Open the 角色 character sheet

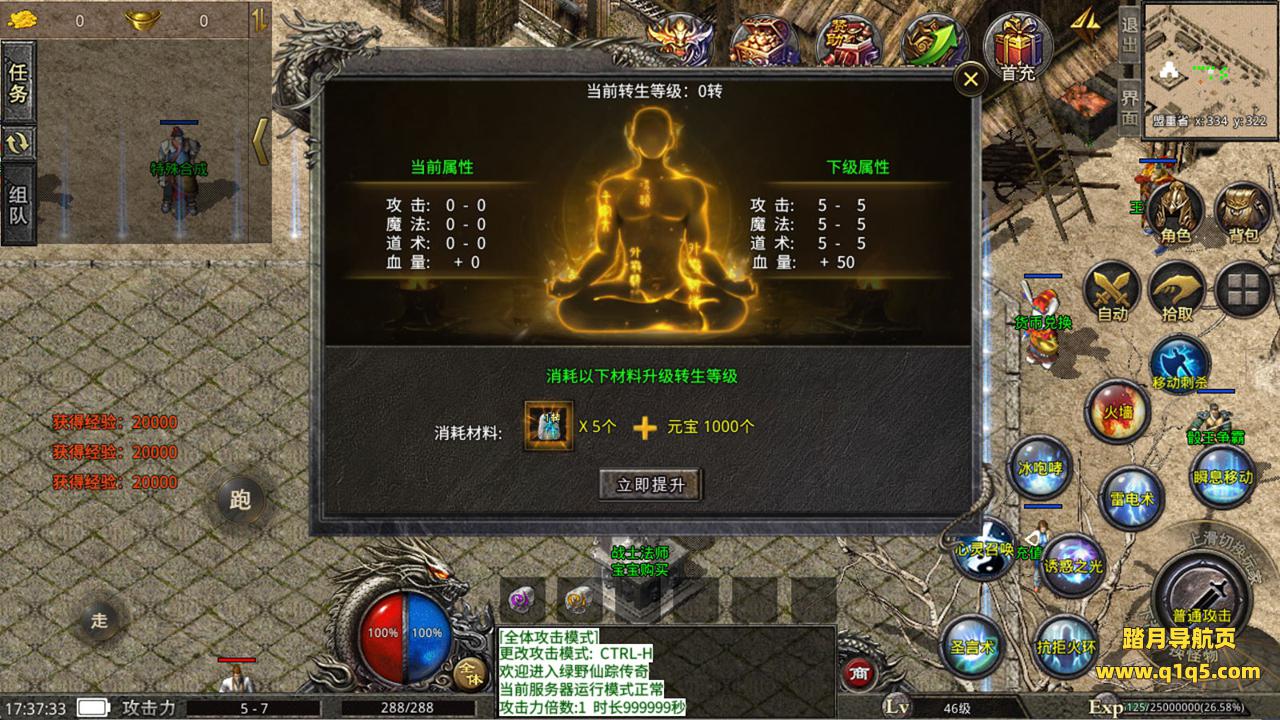click(x=1175, y=211)
